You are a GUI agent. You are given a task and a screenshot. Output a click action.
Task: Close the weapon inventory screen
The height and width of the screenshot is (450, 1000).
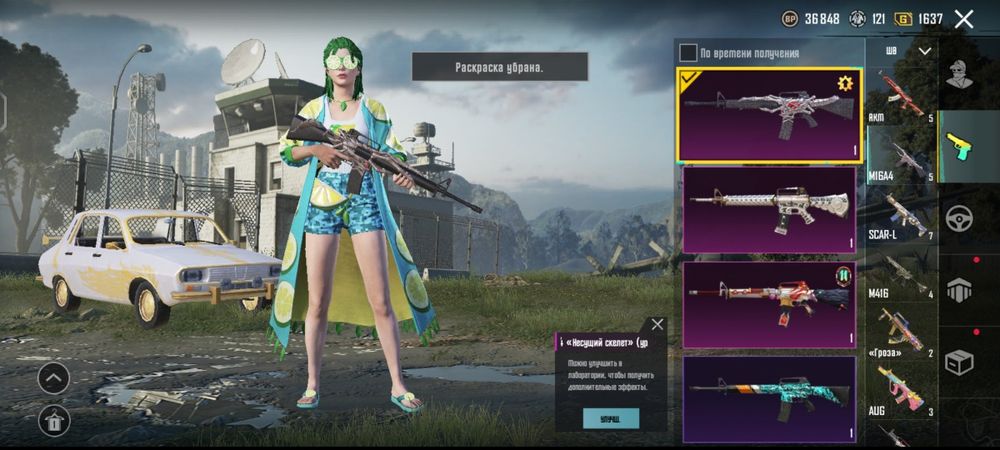tap(964, 19)
